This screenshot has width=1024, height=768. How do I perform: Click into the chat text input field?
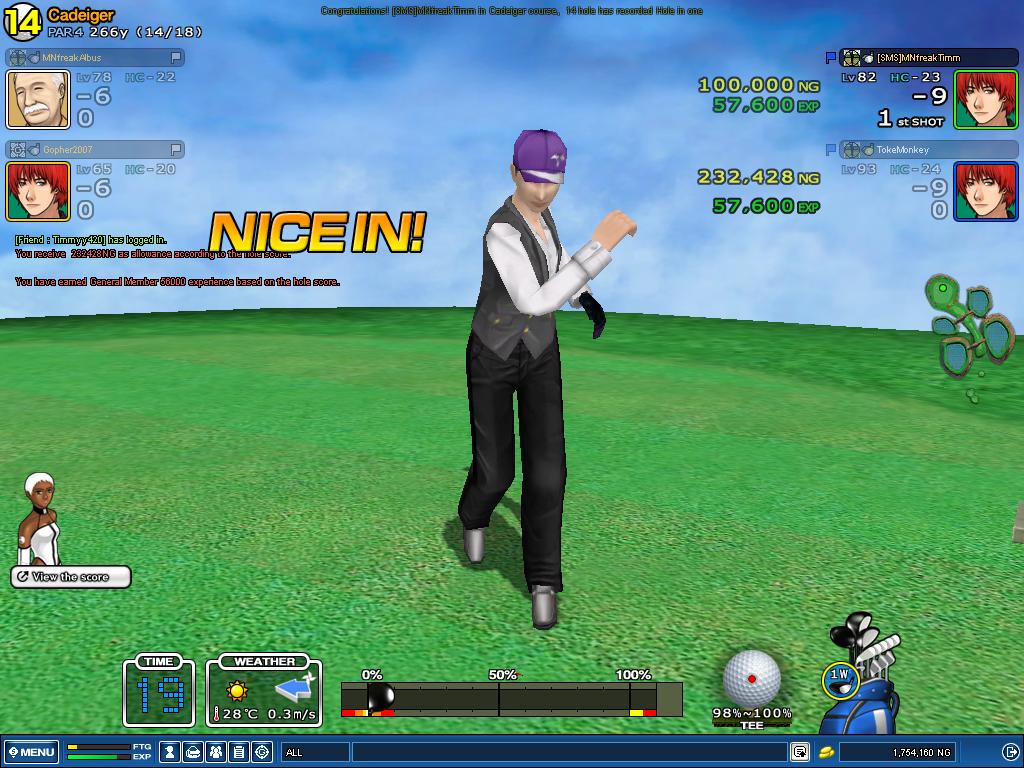tap(570, 752)
